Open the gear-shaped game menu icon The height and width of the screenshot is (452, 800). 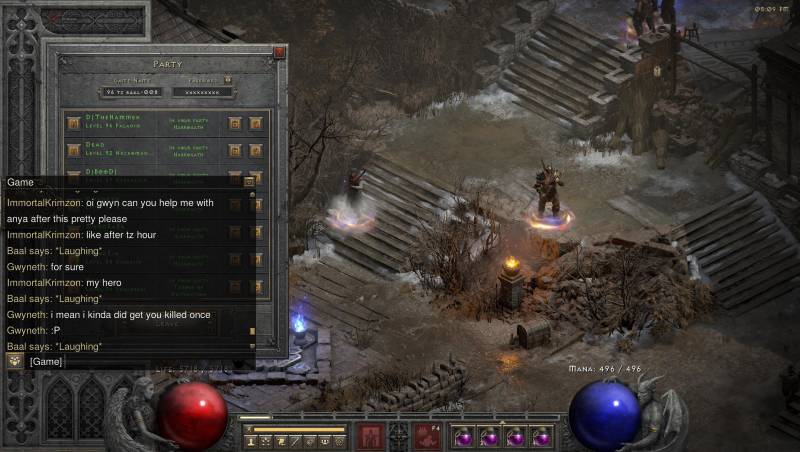pyautogui.click(x=339, y=440)
